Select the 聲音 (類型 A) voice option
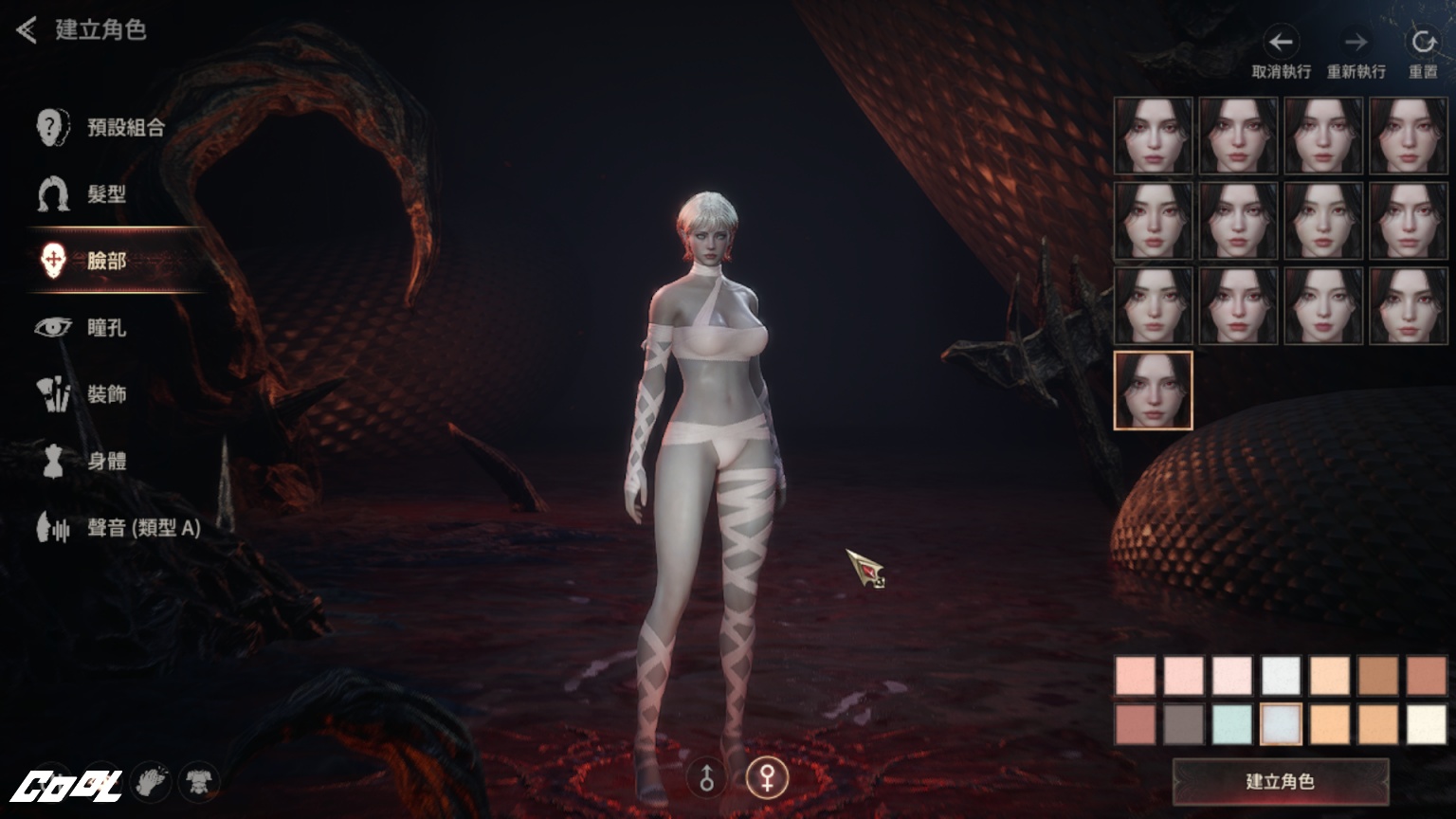This screenshot has height=819, width=1456. (118, 528)
